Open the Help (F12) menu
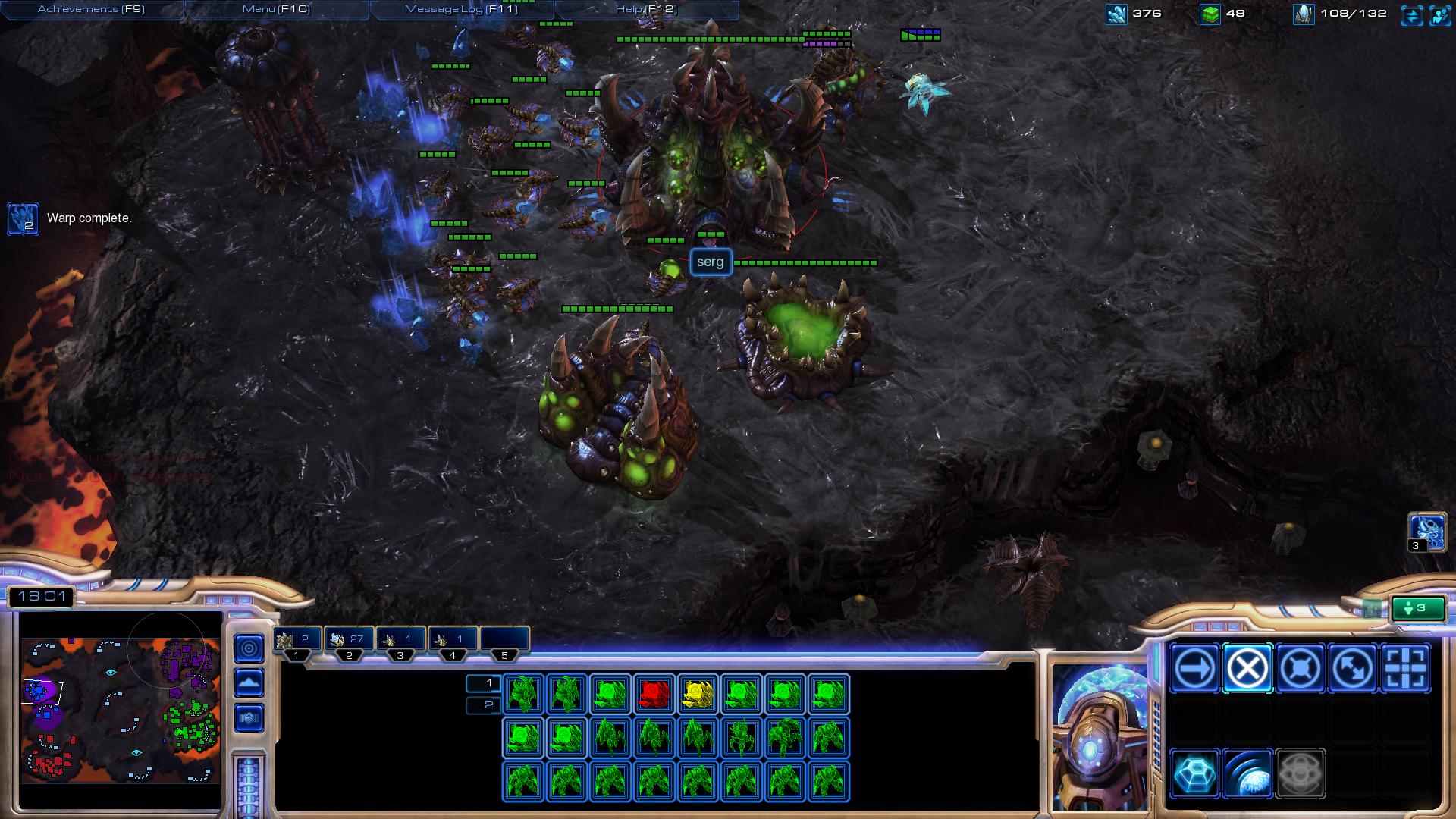This screenshot has width=1456, height=819. 646,9
